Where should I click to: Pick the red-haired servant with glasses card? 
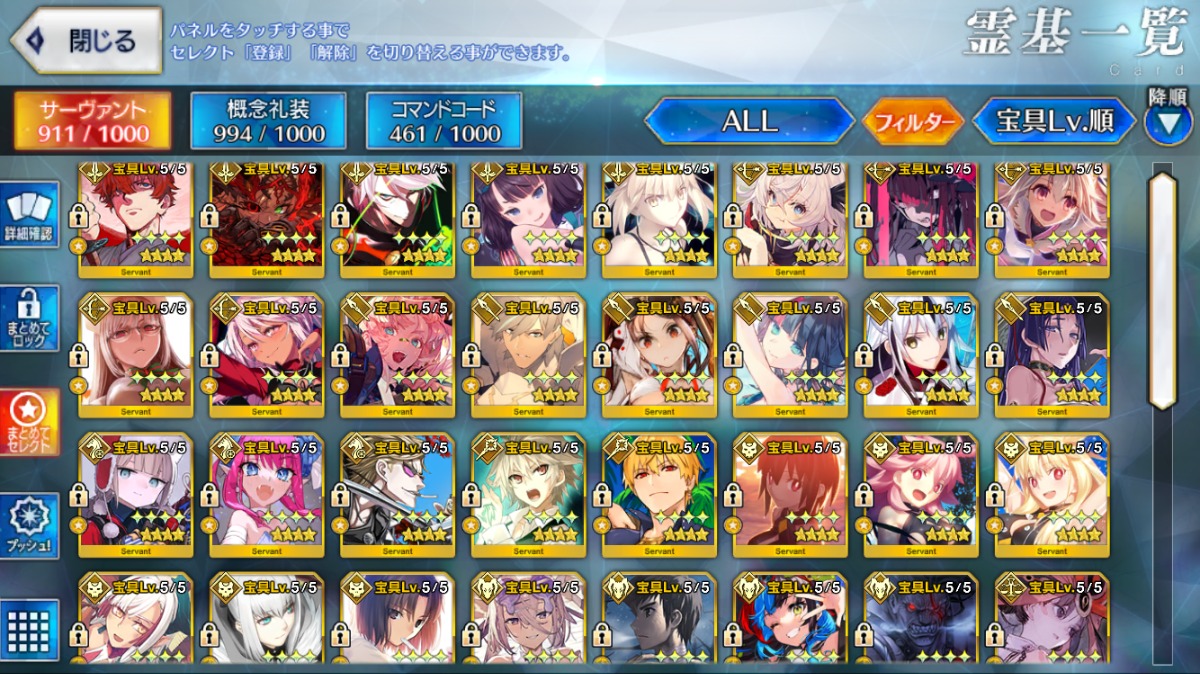(136, 215)
